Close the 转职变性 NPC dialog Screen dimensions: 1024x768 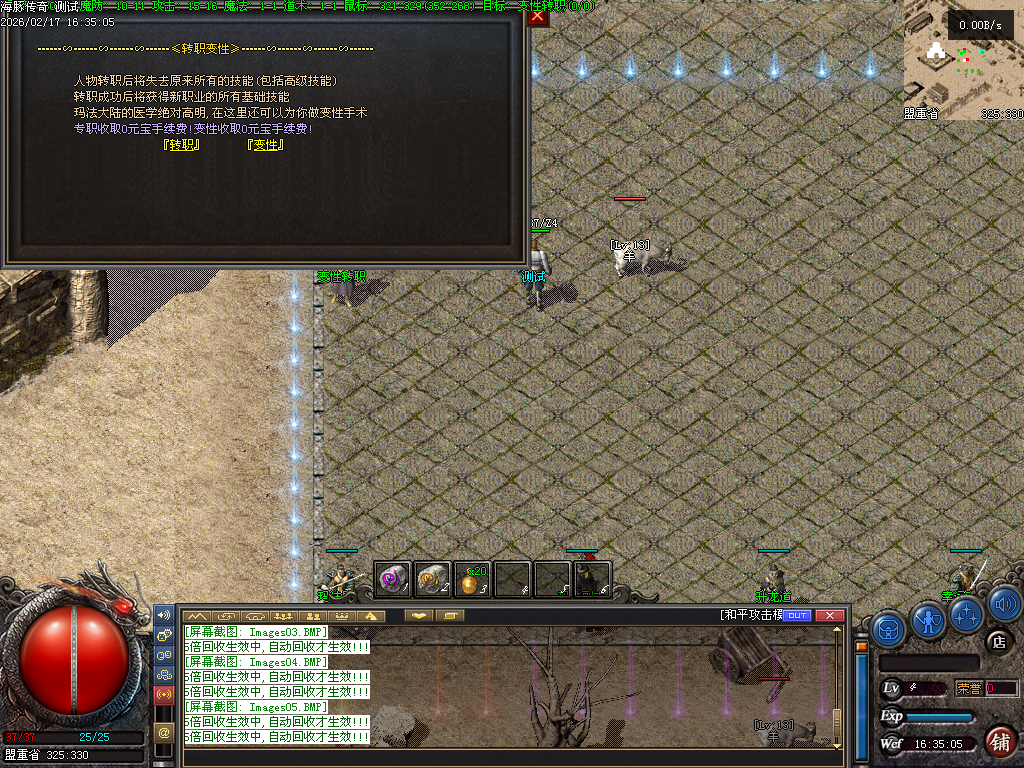[538, 16]
